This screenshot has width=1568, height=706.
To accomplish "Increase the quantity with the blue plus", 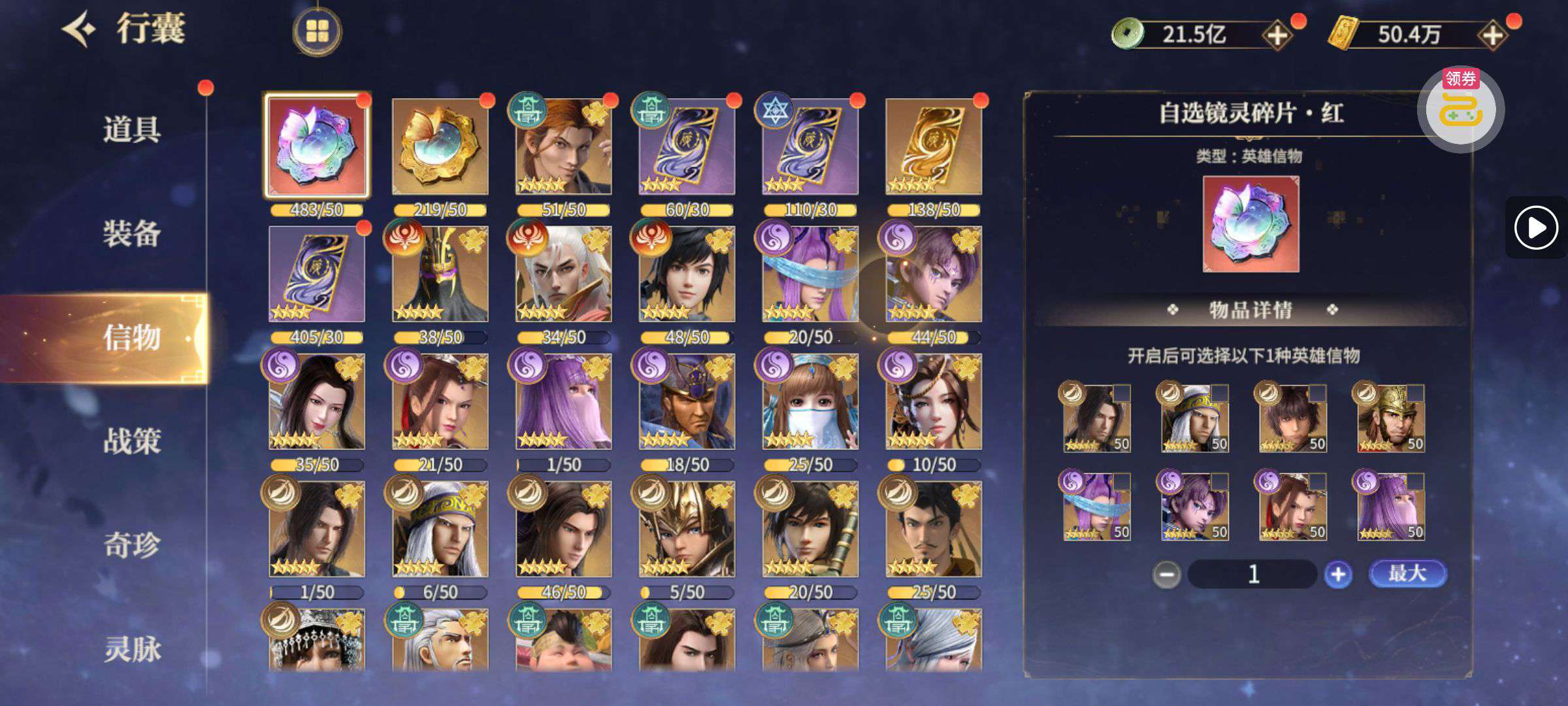I will pos(1337,575).
